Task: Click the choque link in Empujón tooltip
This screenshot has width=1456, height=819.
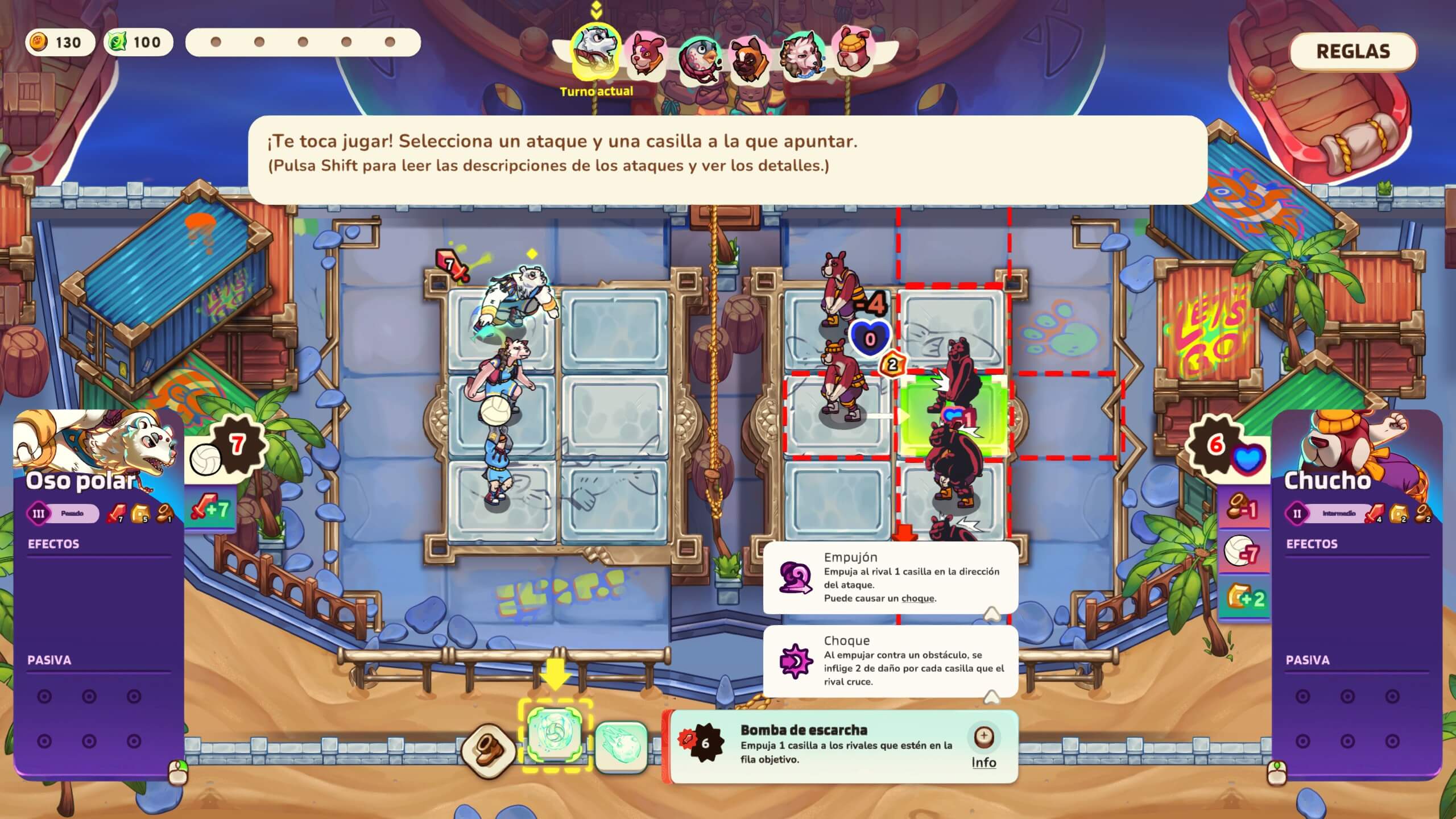Action: point(917,598)
